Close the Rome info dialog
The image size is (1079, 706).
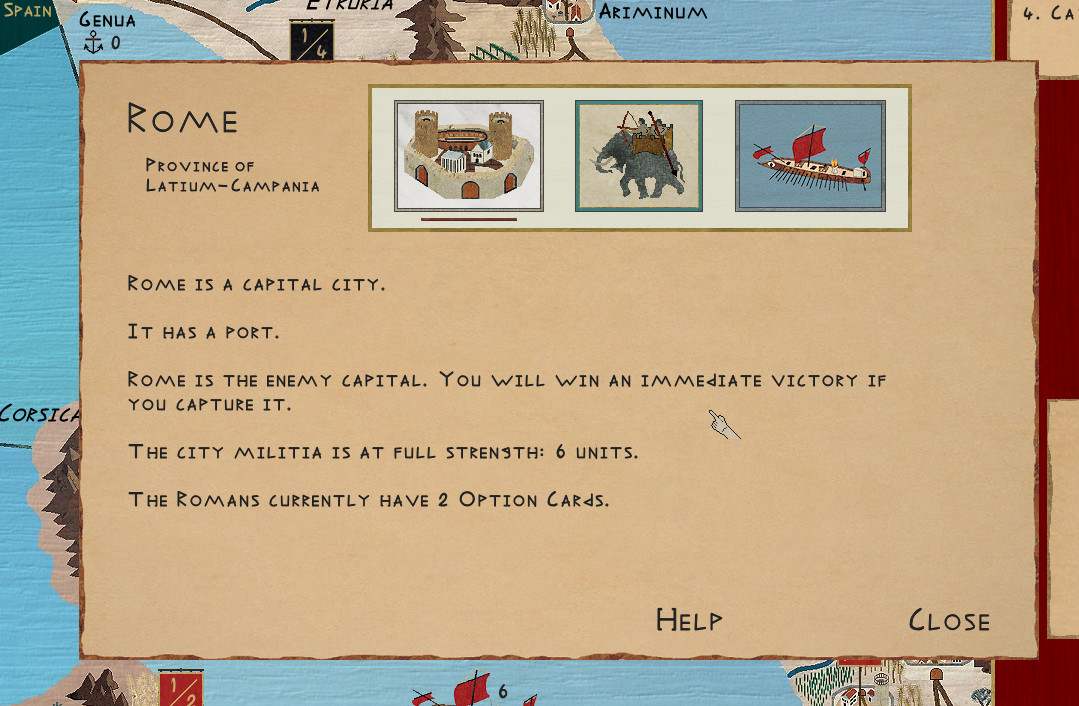click(948, 621)
